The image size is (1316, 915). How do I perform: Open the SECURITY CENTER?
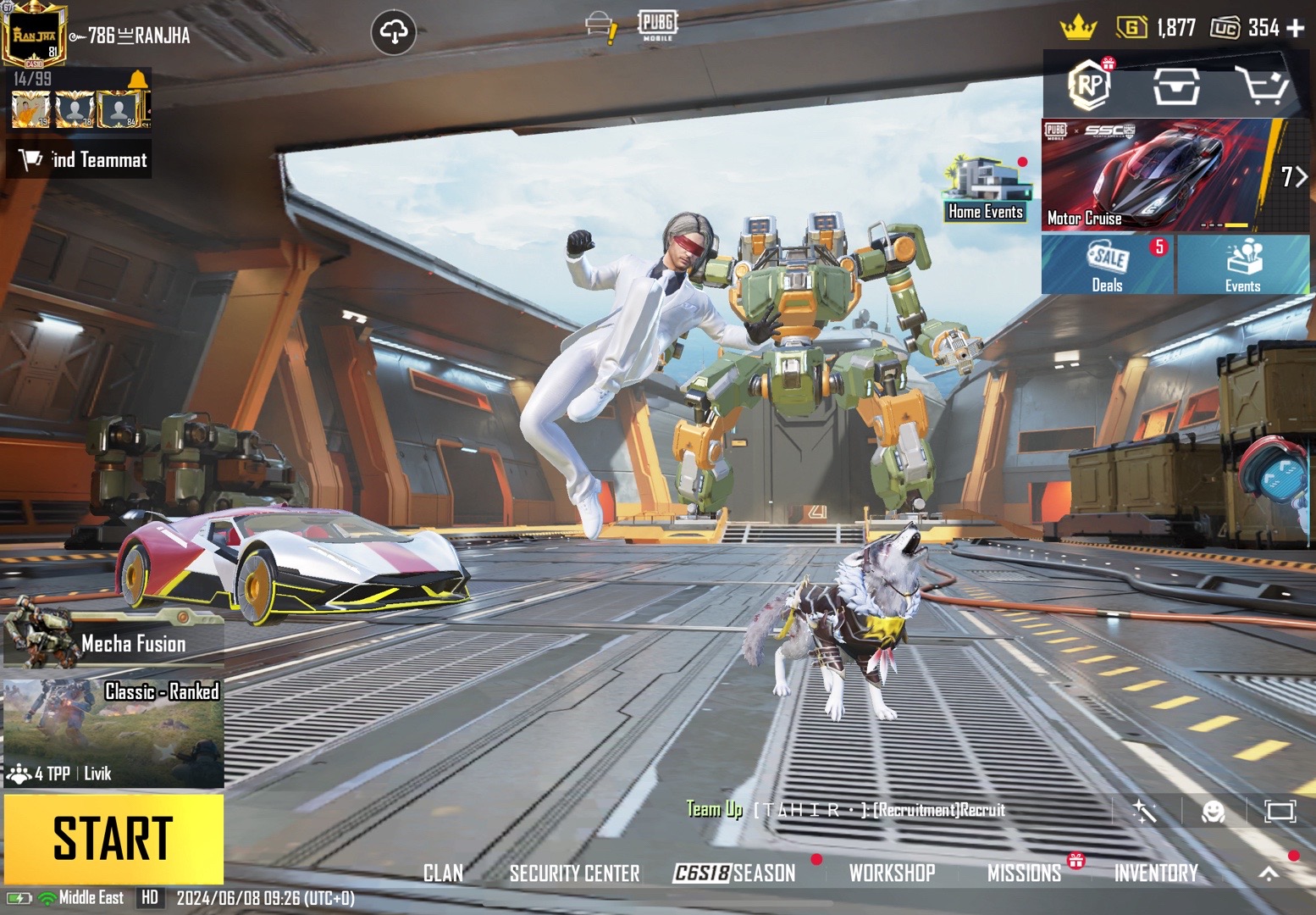pyautogui.click(x=574, y=873)
